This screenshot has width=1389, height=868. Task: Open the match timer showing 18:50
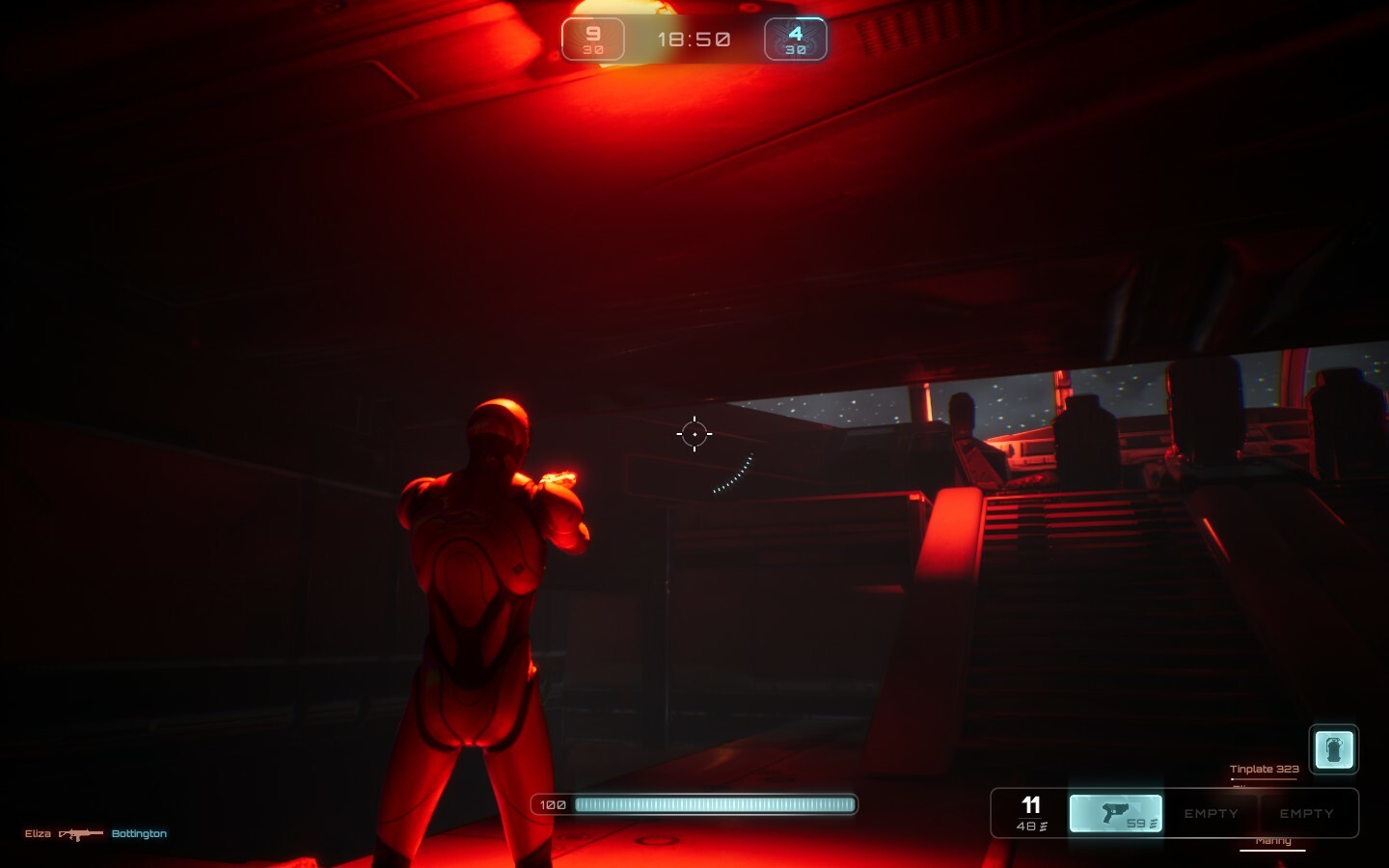tap(694, 39)
